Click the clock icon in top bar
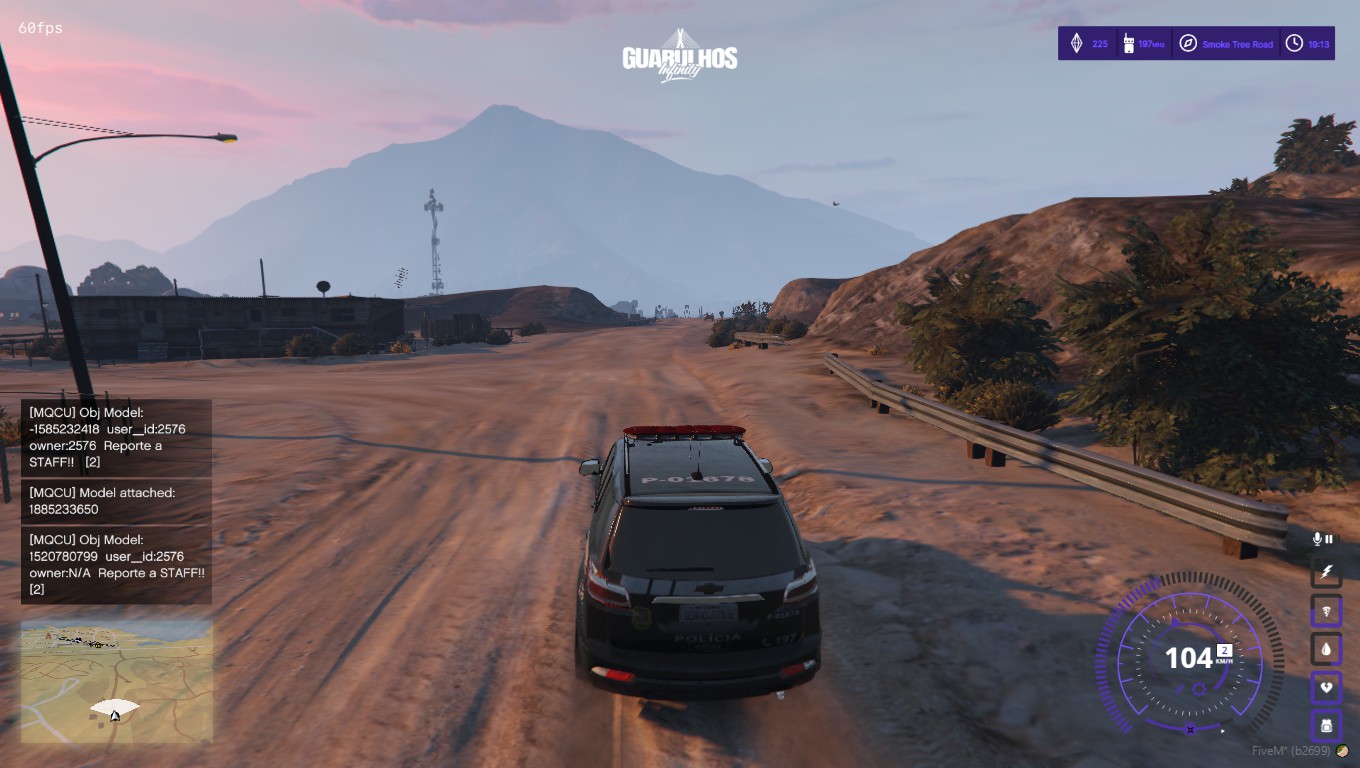Screen dimensions: 1360x768 pyautogui.click(x=1294, y=44)
